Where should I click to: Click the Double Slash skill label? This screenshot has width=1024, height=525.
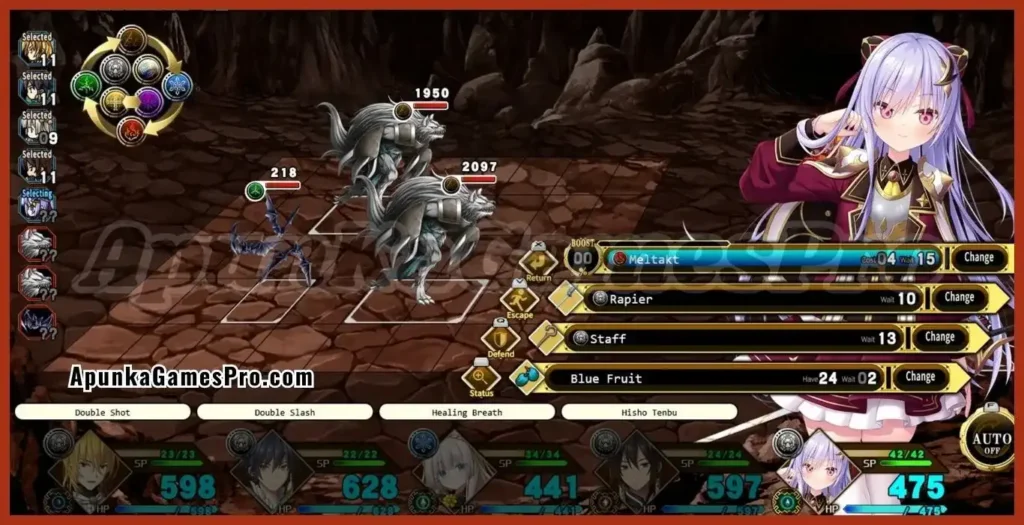[284, 412]
